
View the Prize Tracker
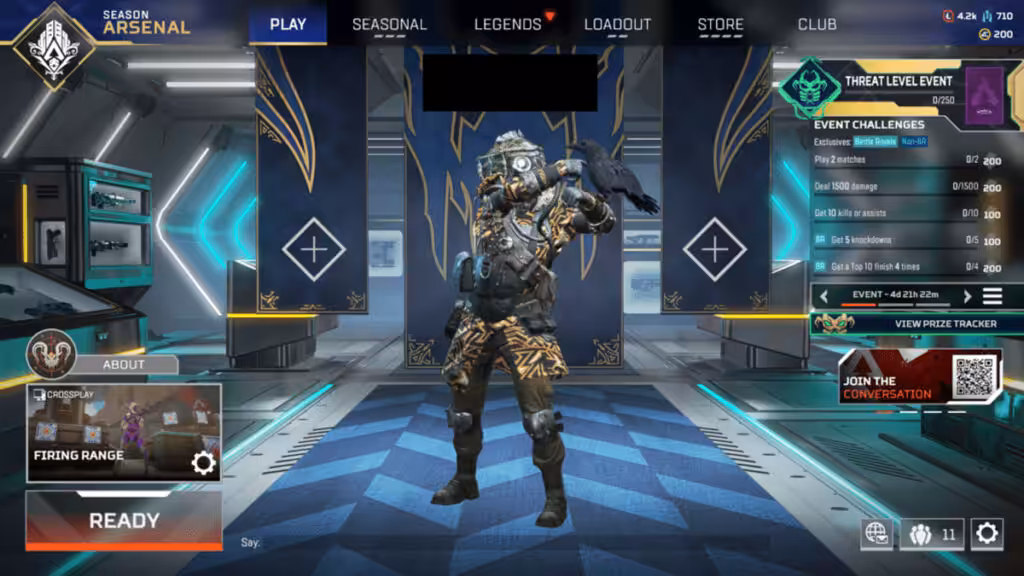pyautogui.click(x=915, y=324)
